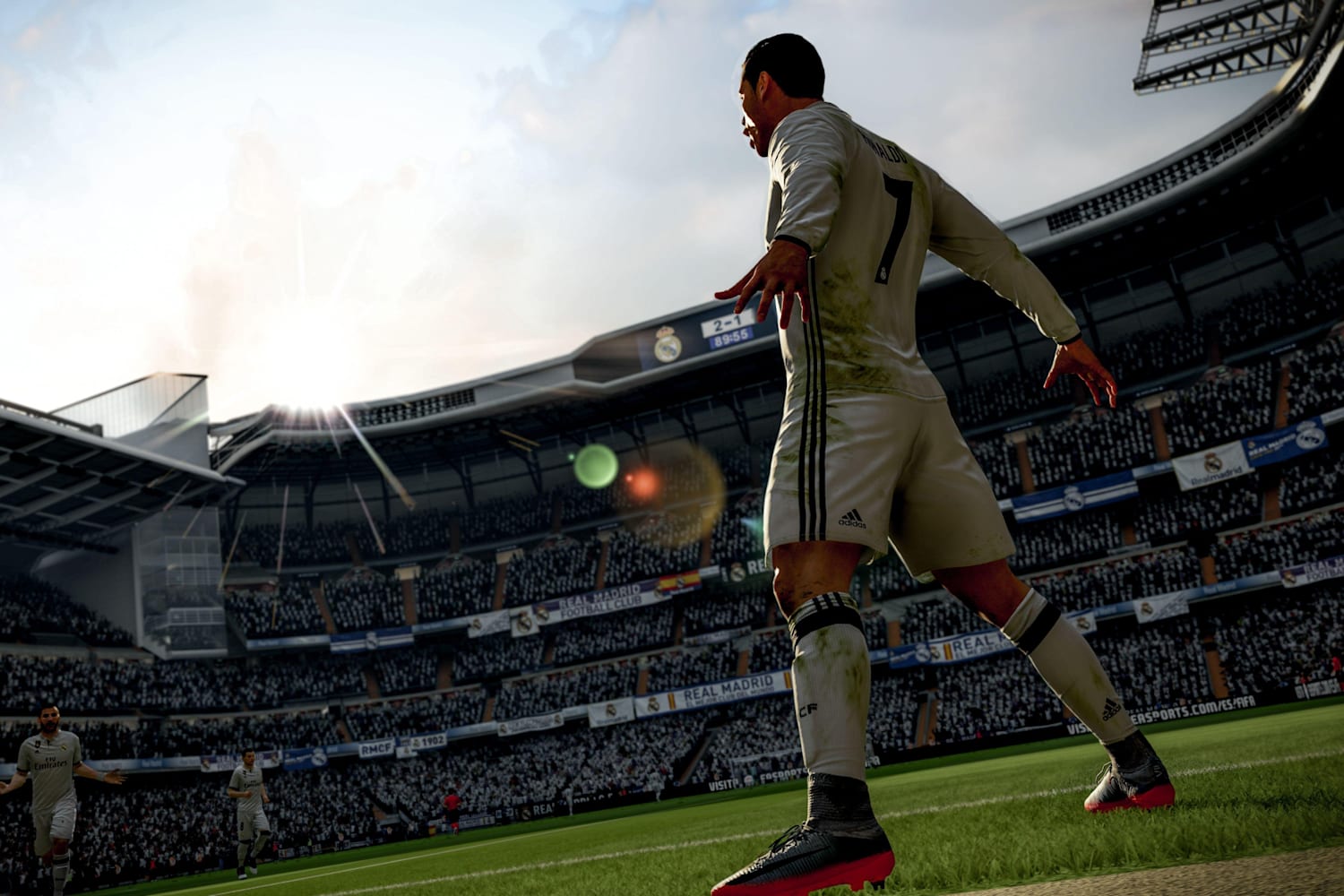Click the CR monogram on Ronaldo's sock
The height and width of the screenshot is (896, 1344).
coord(809,708)
